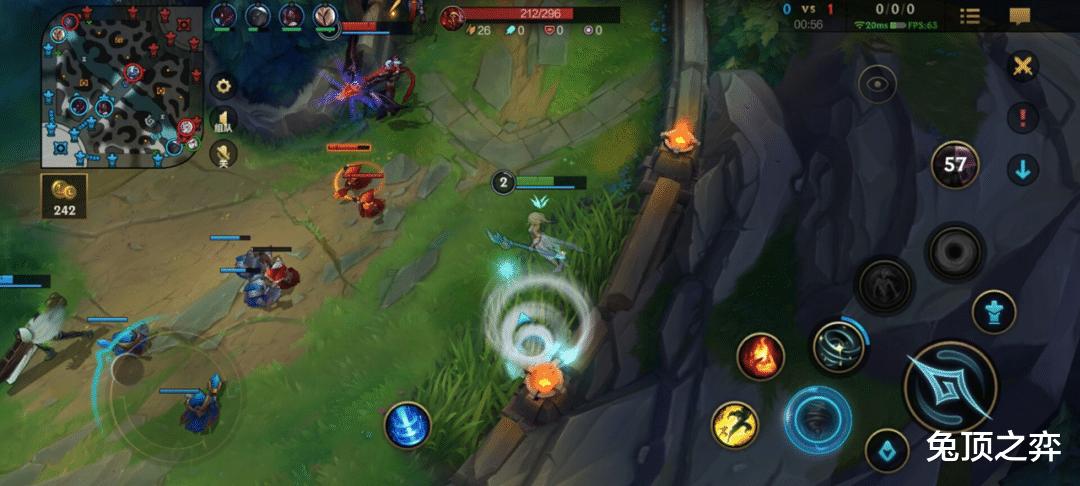The image size is (1080, 486).
Task: Toggle the 关 sound button
Action: (223, 153)
